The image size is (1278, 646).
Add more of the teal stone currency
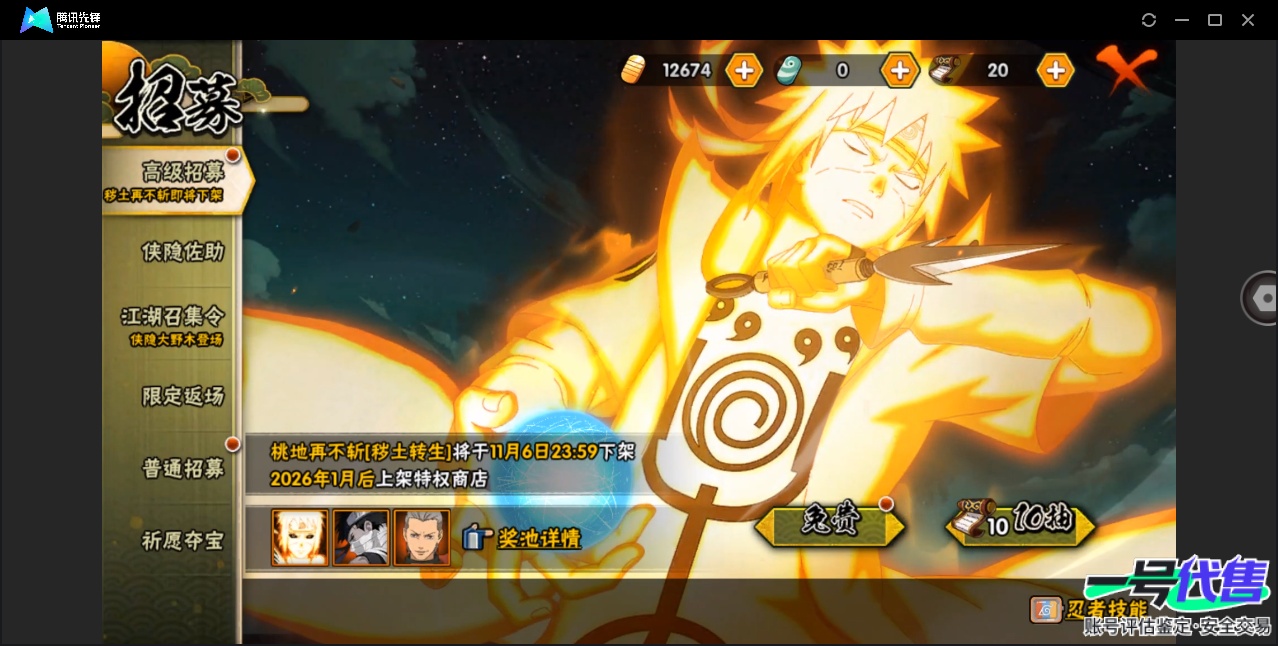tap(899, 70)
